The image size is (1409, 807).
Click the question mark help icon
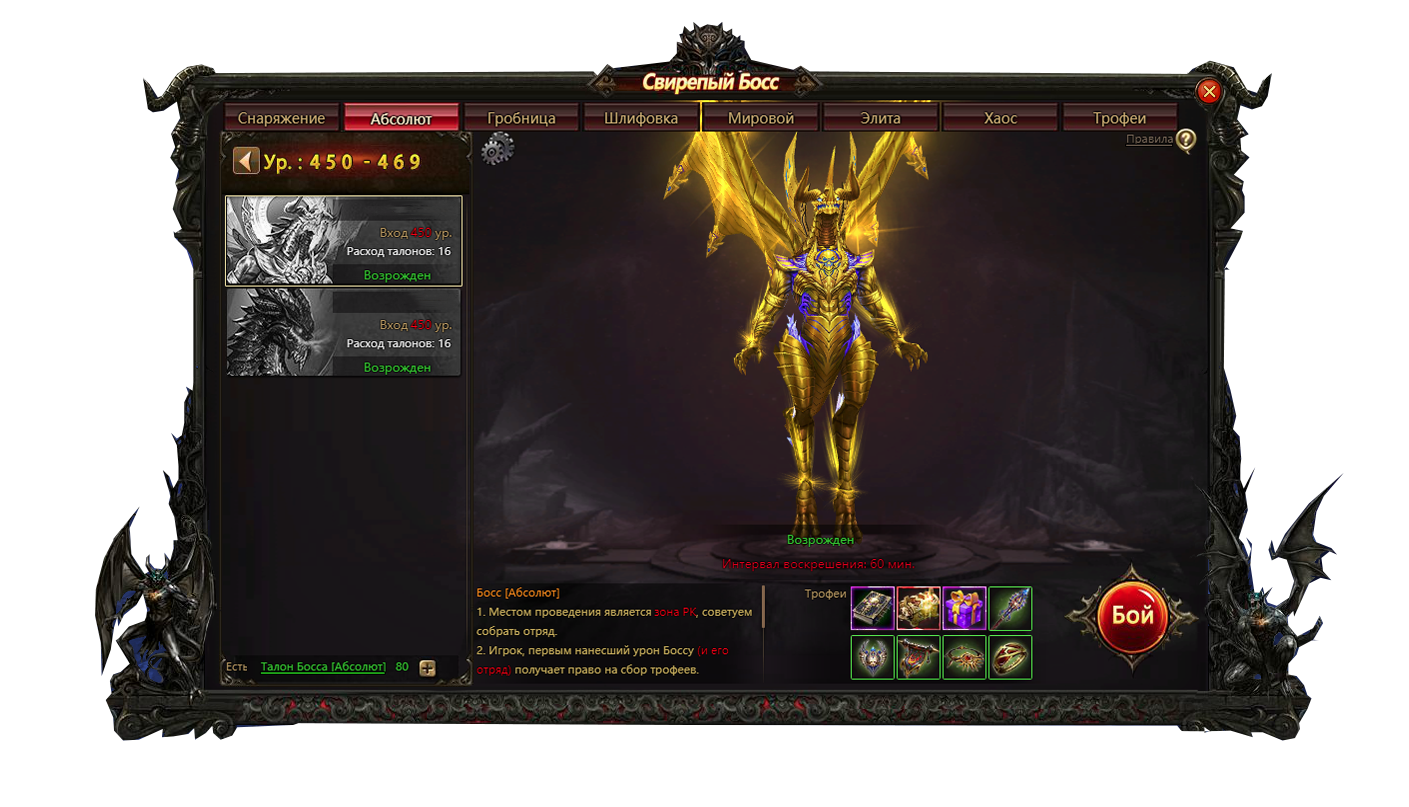point(1185,140)
